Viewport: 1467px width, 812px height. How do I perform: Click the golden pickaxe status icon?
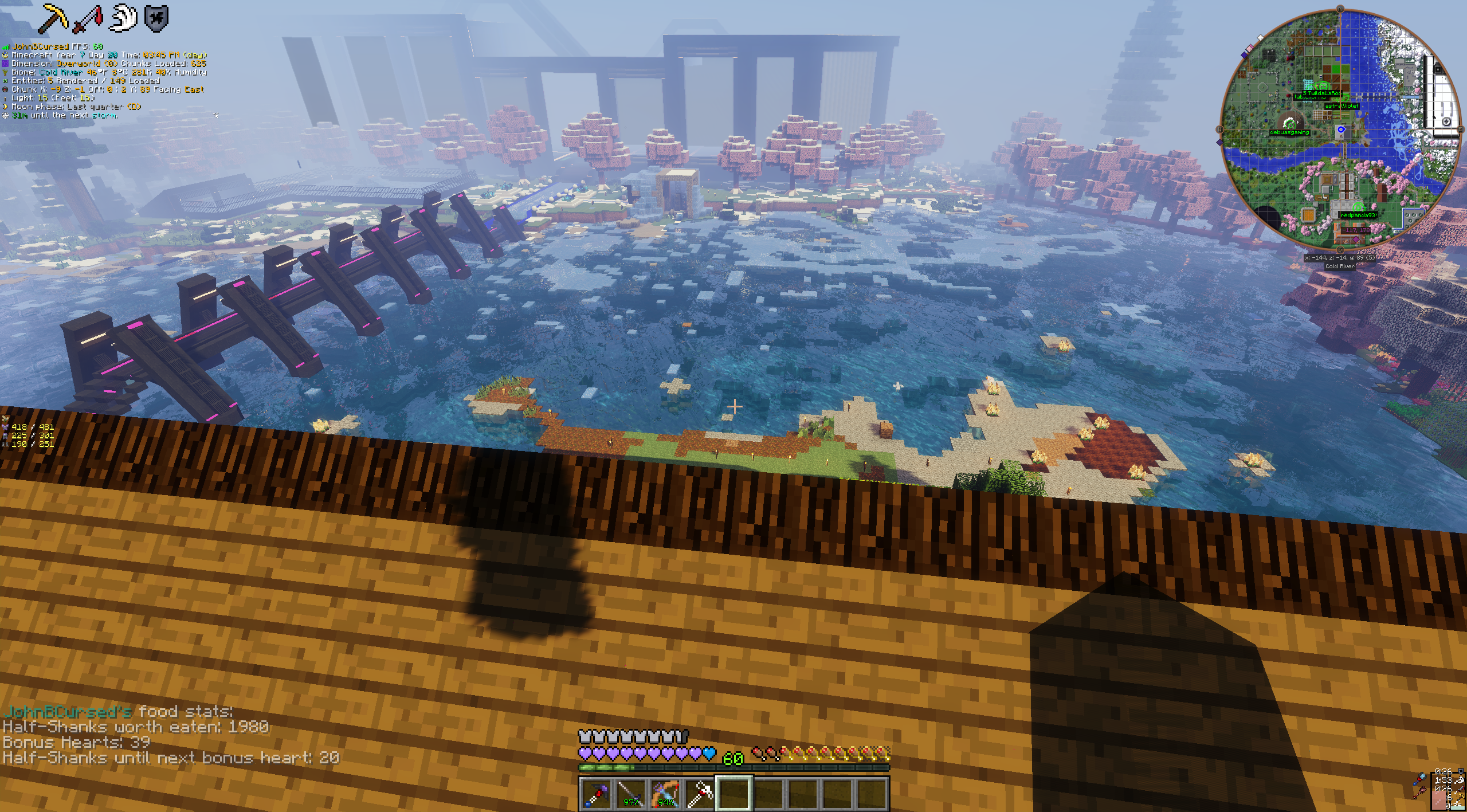52,18
